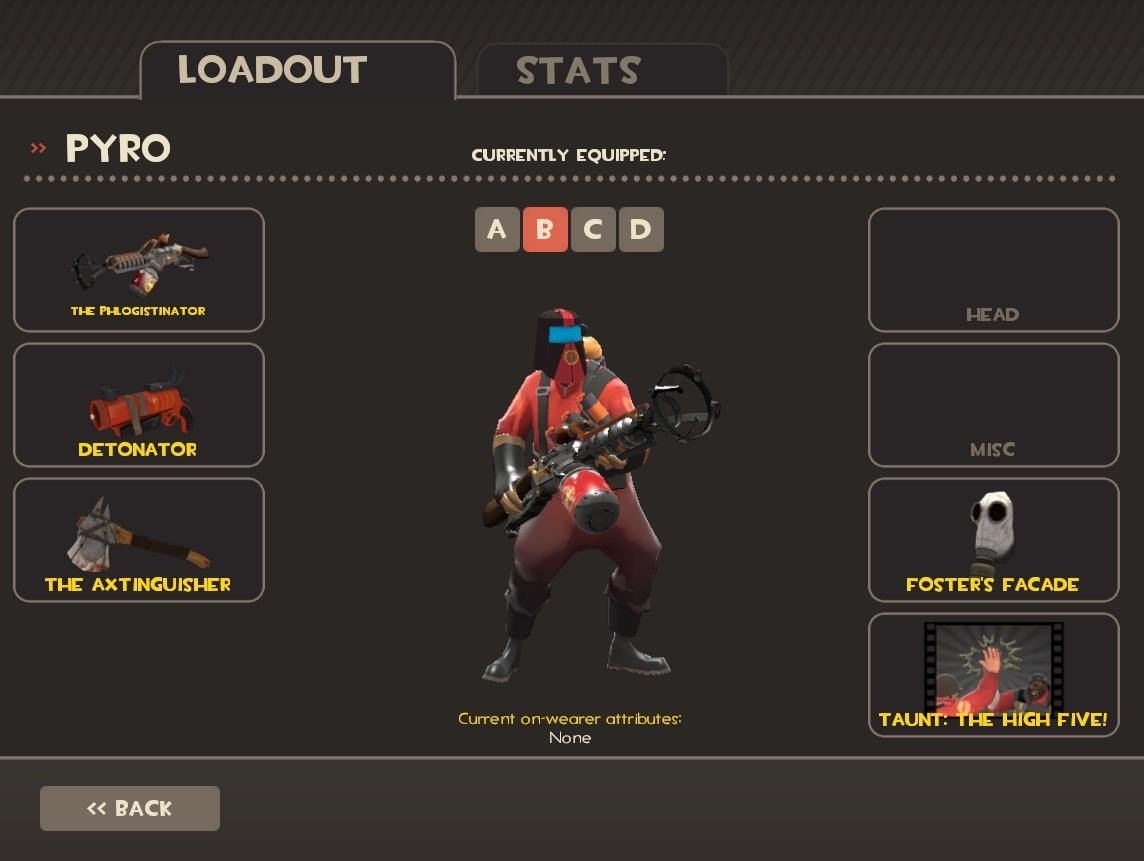Open the High Five taunt slot
This screenshot has height=861, width=1144.
(x=993, y=675)
